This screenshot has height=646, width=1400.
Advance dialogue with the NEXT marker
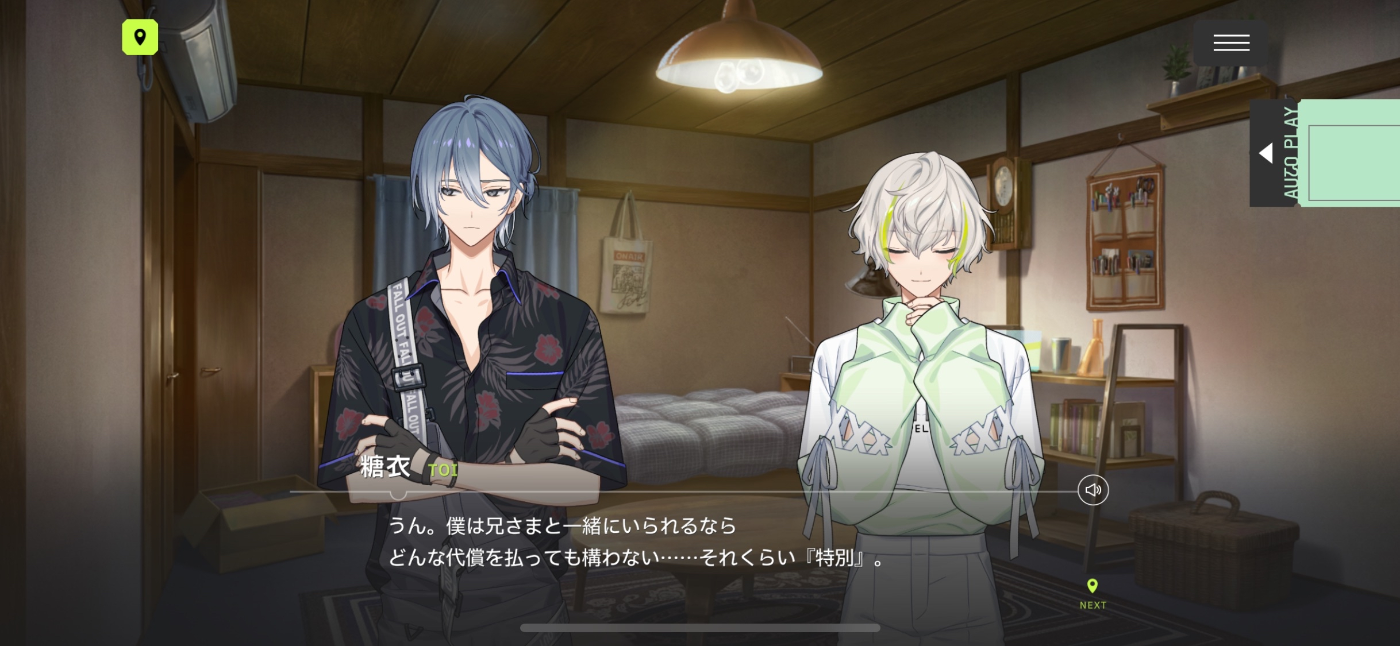(1092, 593)
